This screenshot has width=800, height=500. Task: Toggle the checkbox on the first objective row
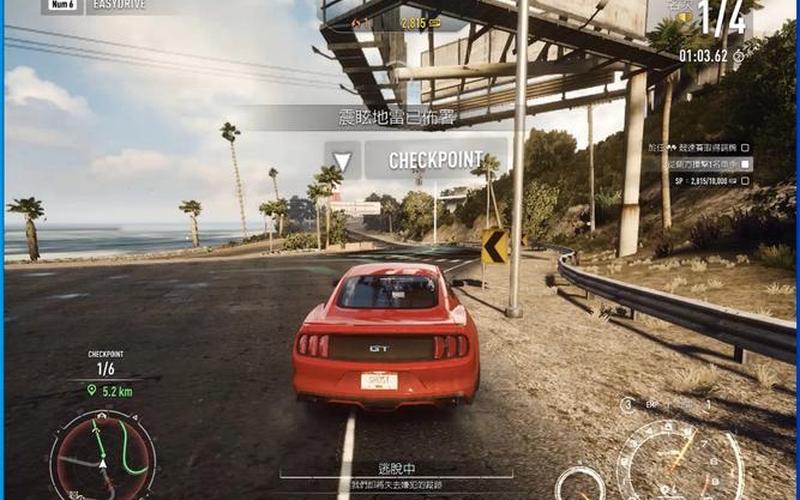pos(744,147)
